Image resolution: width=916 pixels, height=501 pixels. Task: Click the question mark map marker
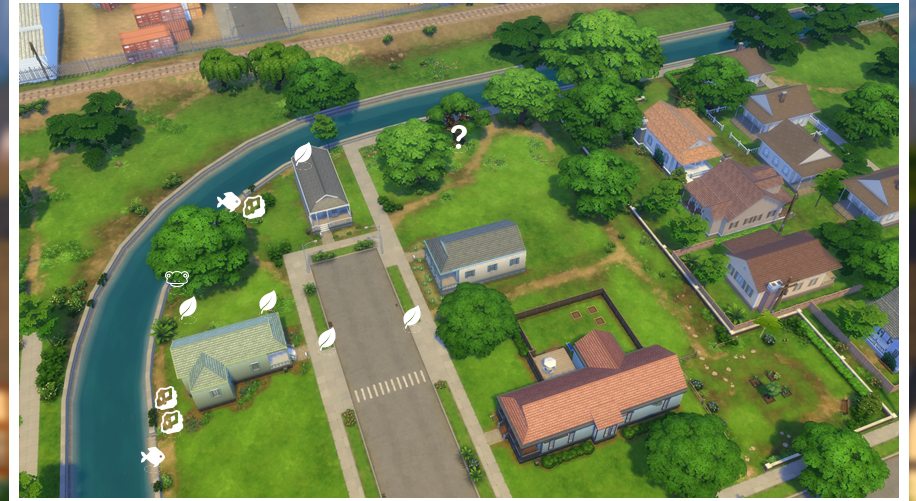click(458, 137)
